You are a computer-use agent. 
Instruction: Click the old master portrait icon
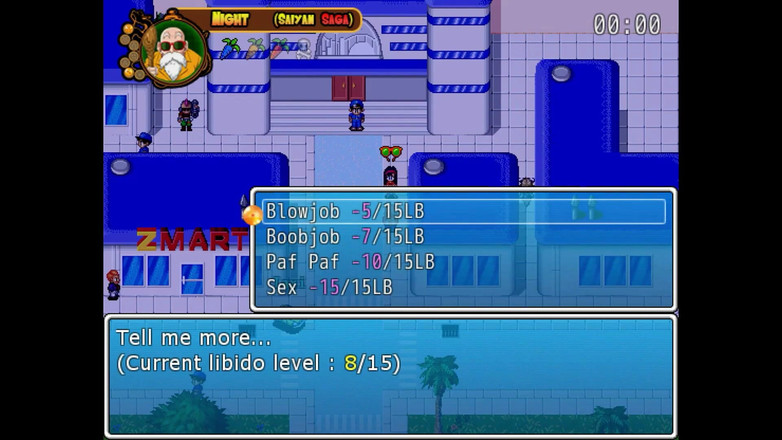point(173,48)
